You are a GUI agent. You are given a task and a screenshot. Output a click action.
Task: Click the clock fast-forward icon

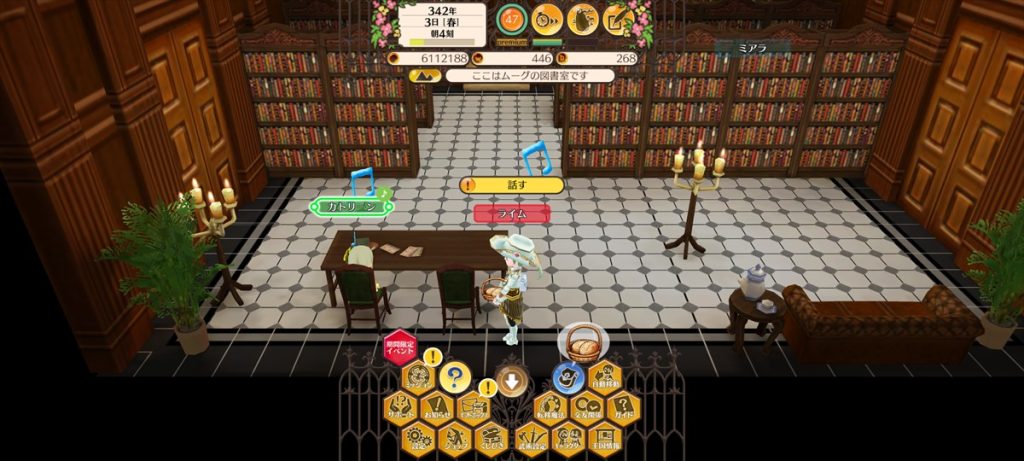(546, 18)
